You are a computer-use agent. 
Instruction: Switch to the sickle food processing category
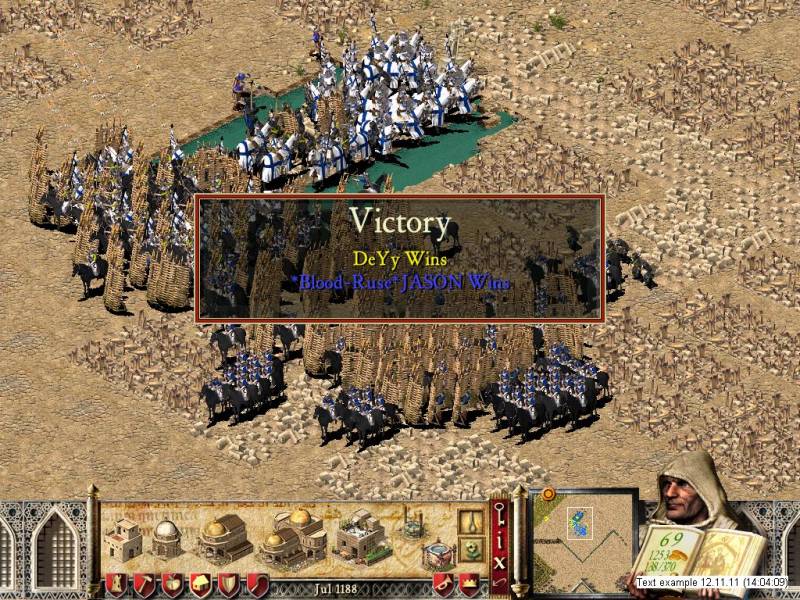pyautogui.click(x=257, y=584)
